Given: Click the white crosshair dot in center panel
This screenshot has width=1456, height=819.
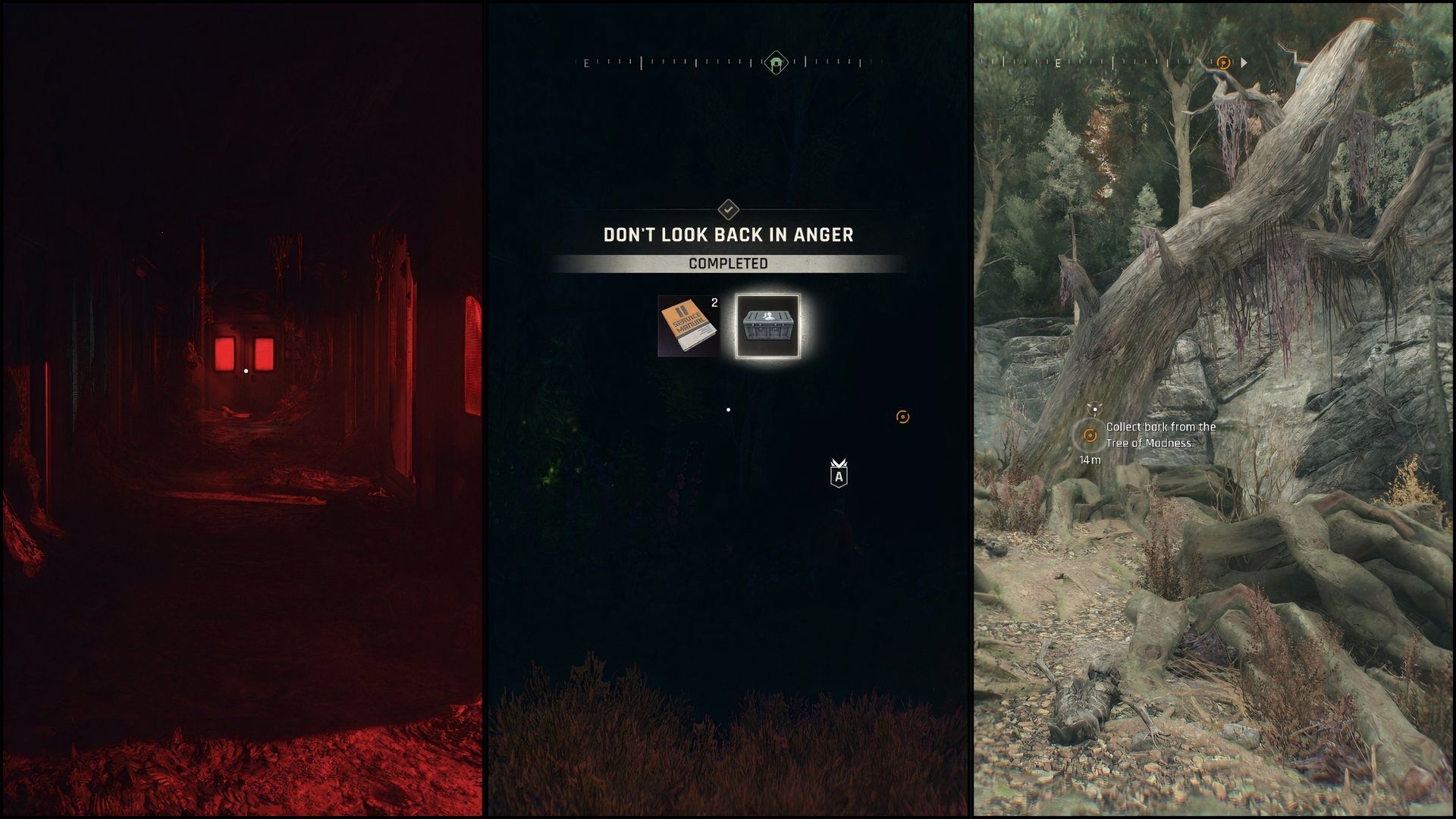Looking at the screenshot, I should tap(729, 409).
